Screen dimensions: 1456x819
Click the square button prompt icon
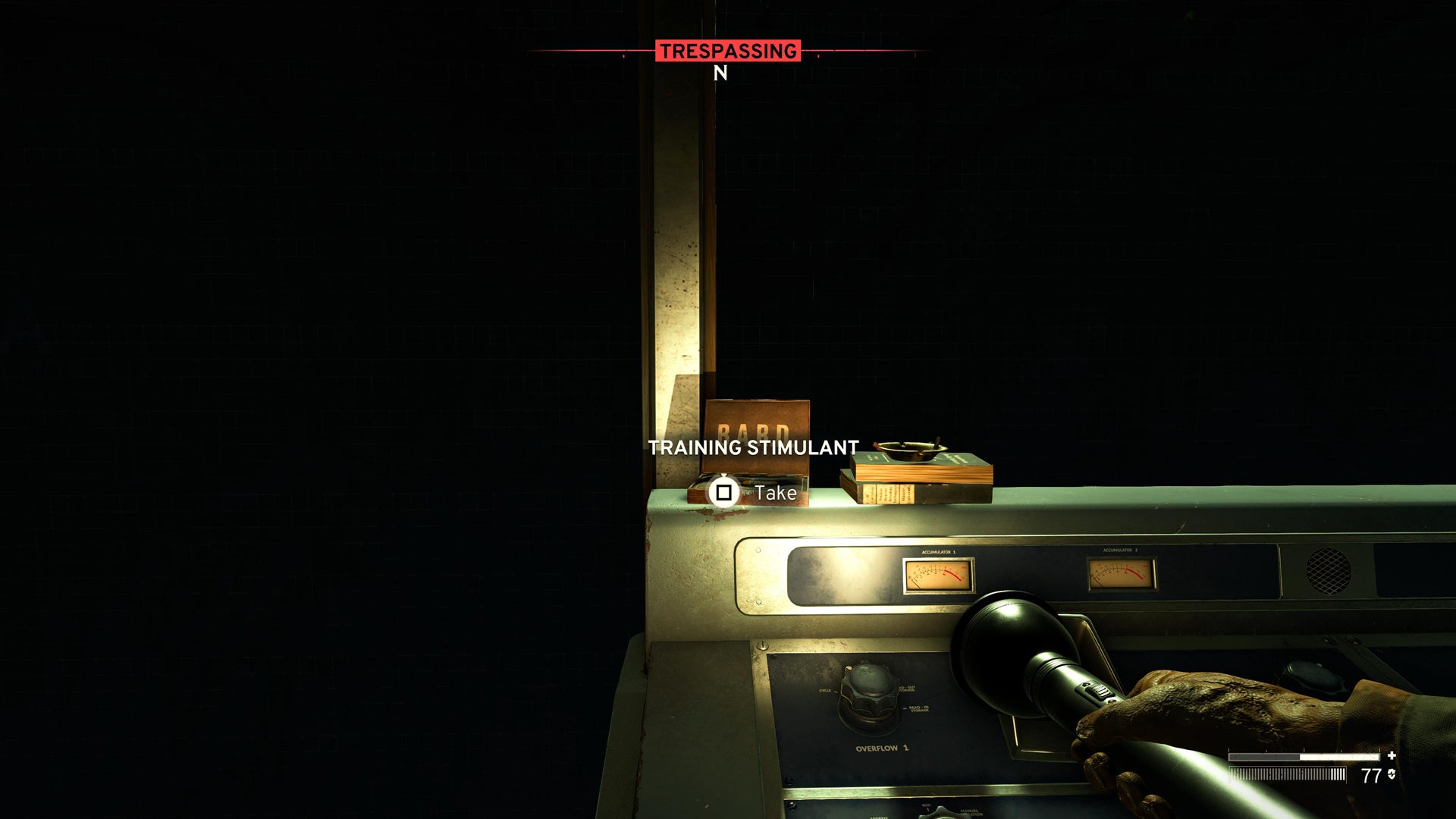coord(723,493)
